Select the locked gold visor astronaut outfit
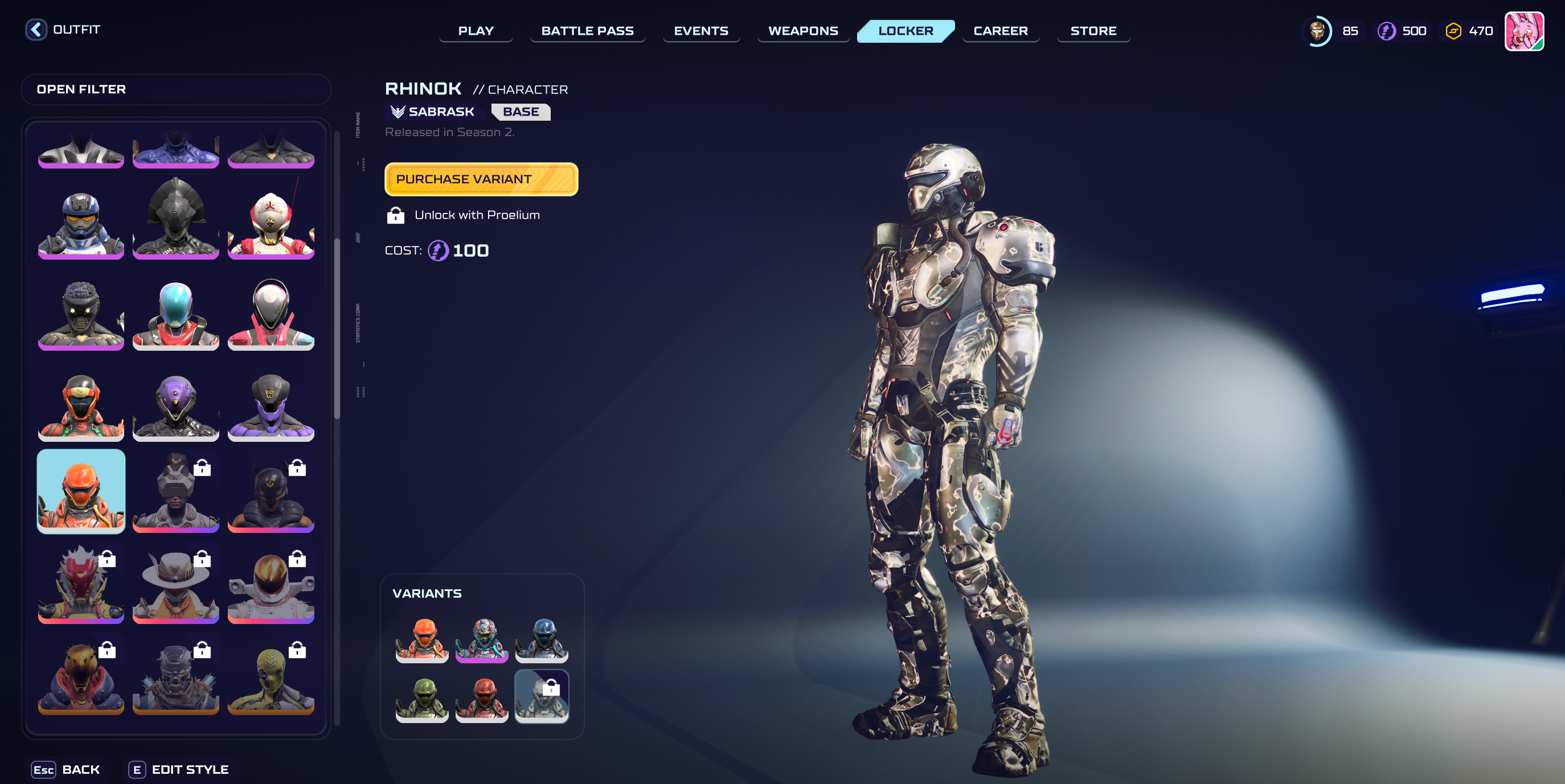This screenshot has height=784, width=1565. 271,584
